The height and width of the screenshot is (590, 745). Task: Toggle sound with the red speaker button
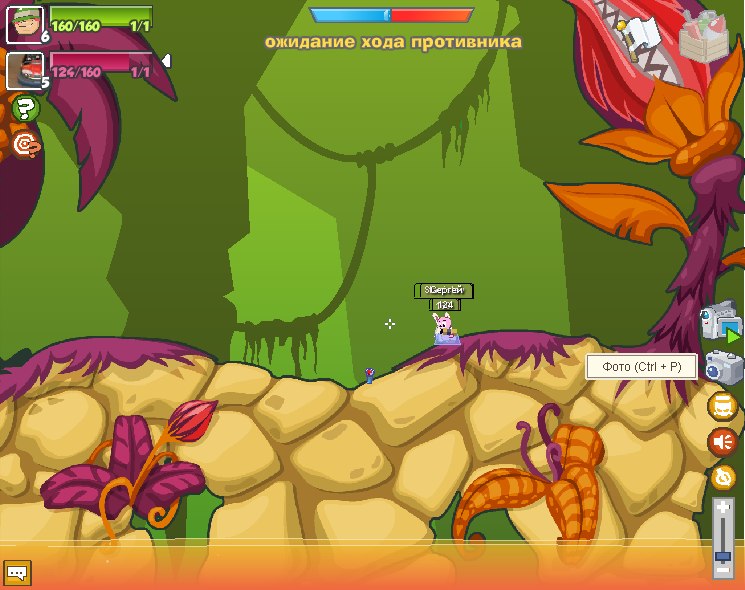point(722,441)
